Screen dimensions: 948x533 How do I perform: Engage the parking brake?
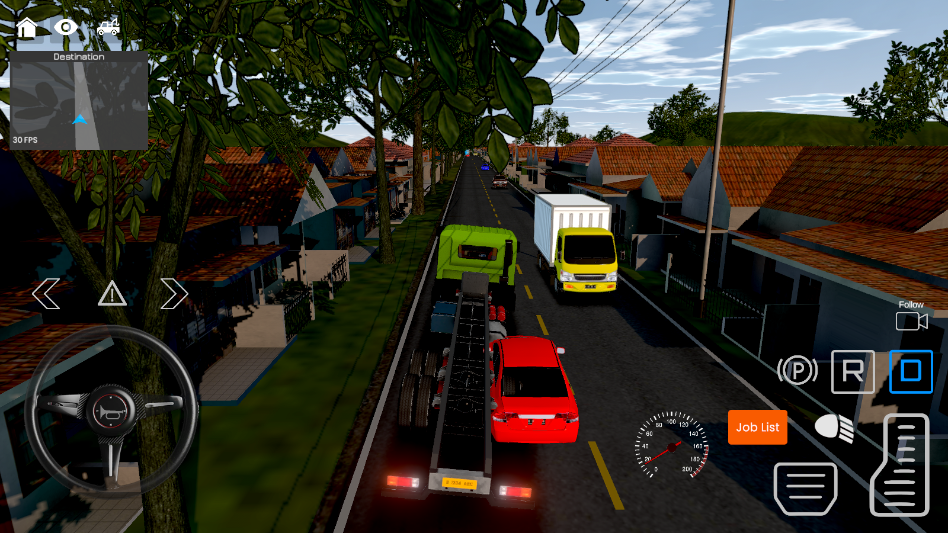coord(797,372)
